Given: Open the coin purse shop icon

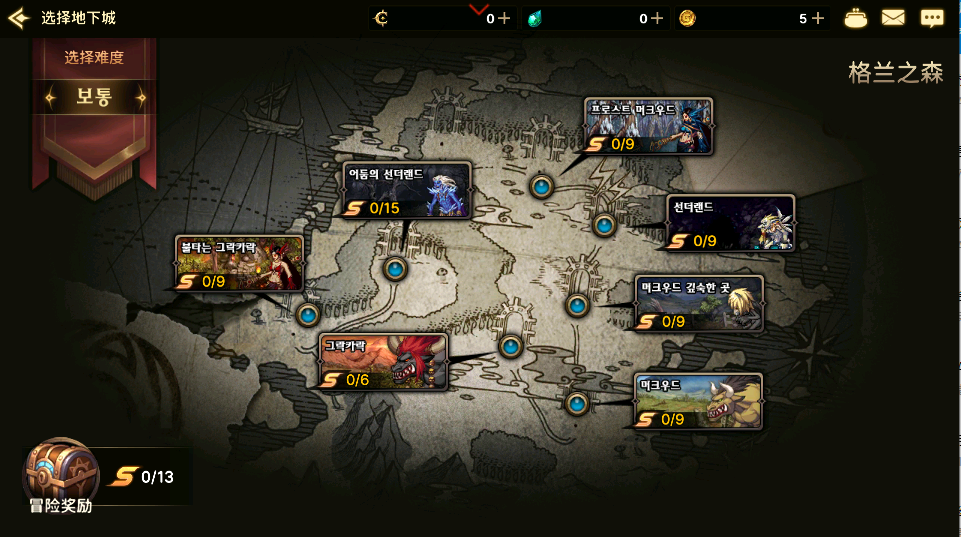Looking at the screenshot, I should click(x=856, y=18).
